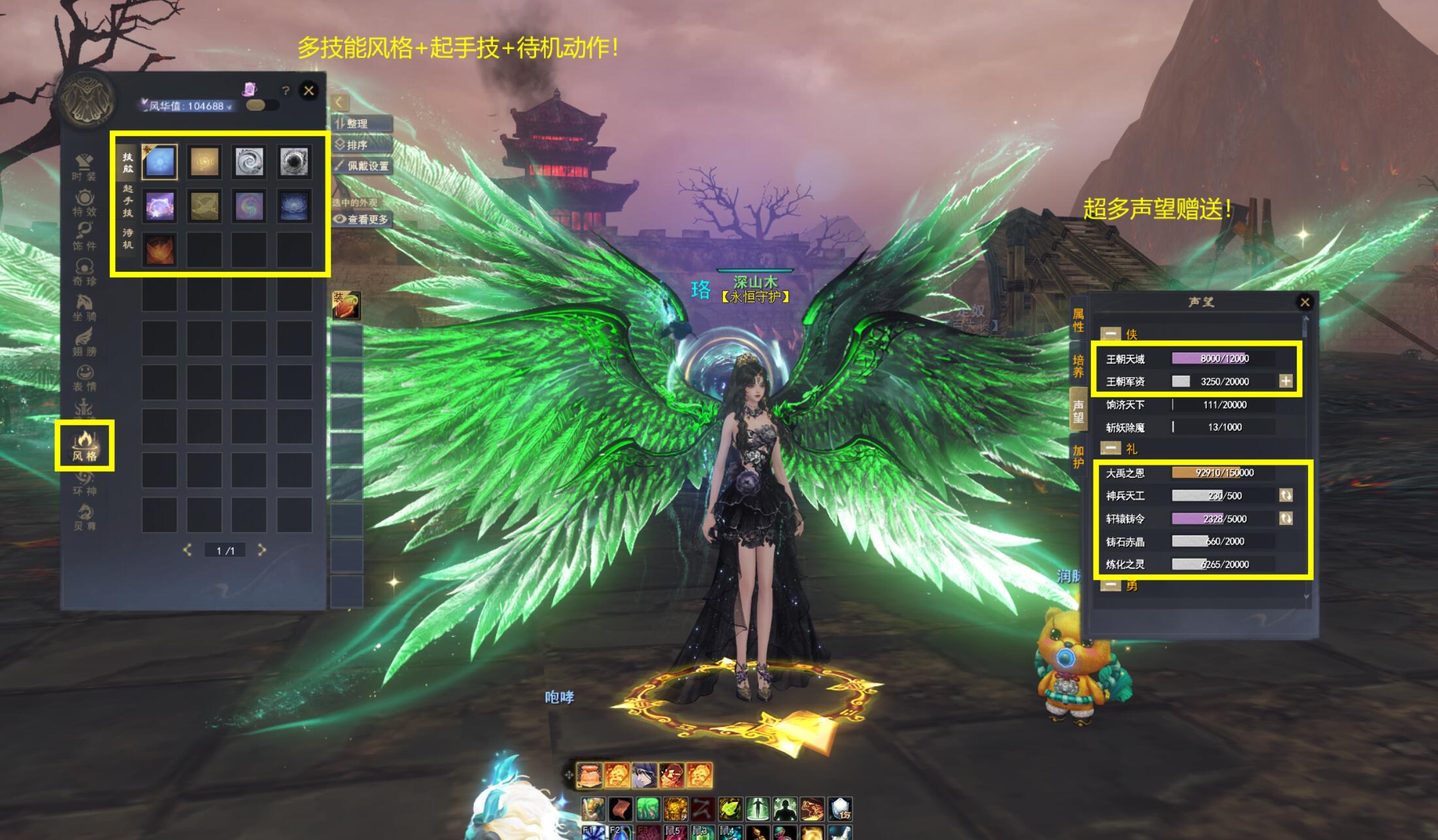This screenshot has height=840, width=1438.
Task: Open the 加护 blessing tab
Action: tap(1078, 456)
